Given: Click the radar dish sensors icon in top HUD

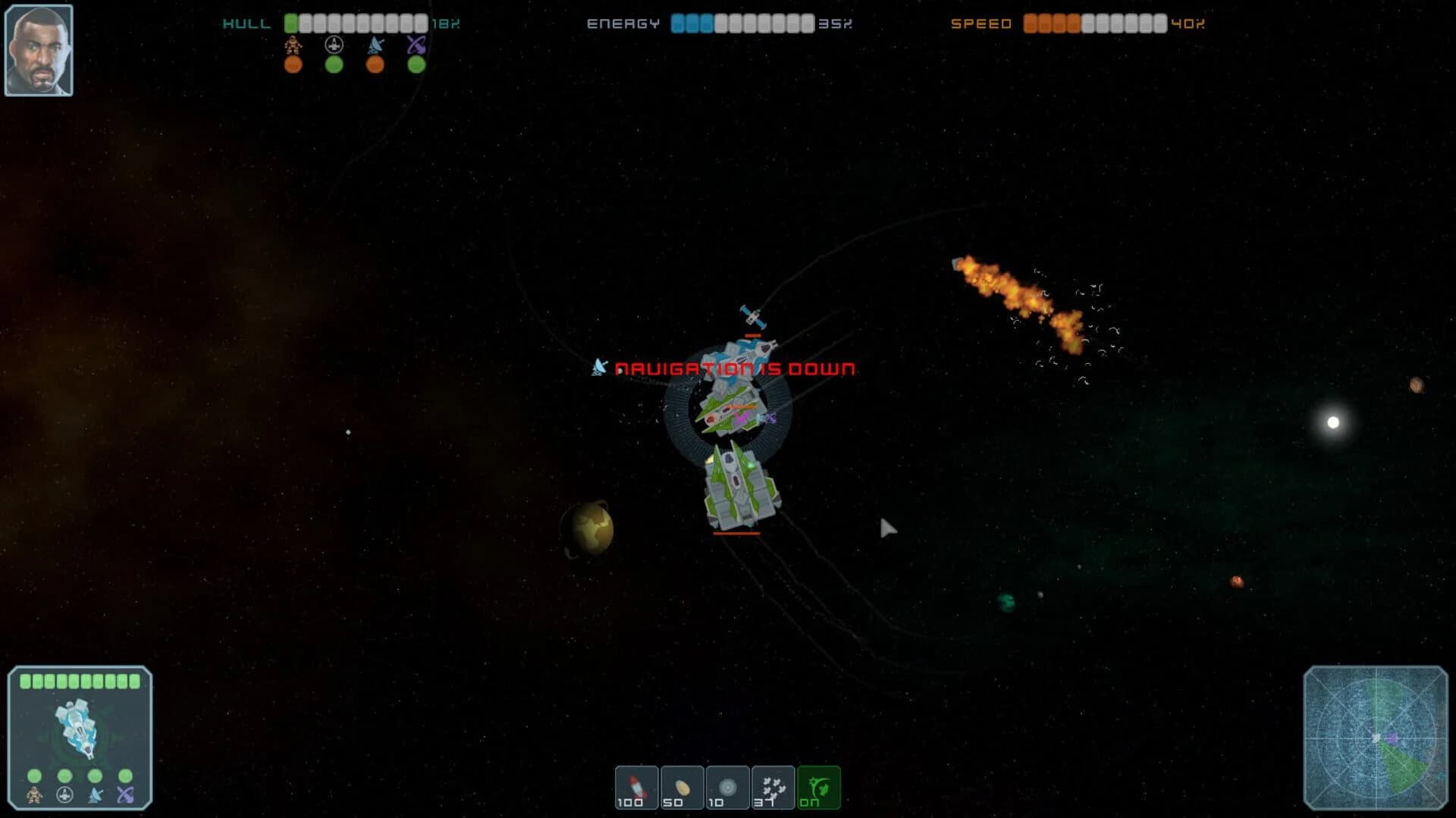Looking at the screenshot, I should click(x=374, y=44).
